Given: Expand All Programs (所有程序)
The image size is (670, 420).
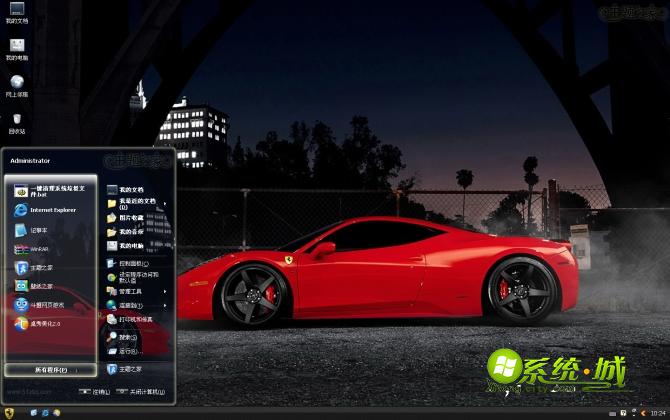Looking at the screenshot, I should pos(50,370).
